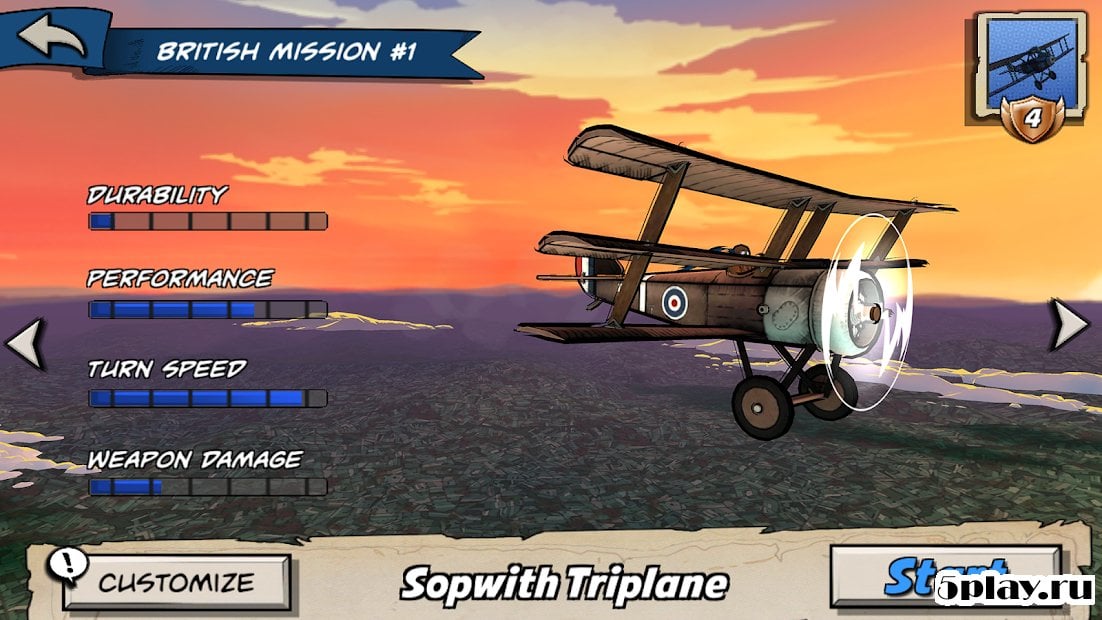Go back using the arrow button
Viewport: 1102px width, 620px height.
(50, 35)
